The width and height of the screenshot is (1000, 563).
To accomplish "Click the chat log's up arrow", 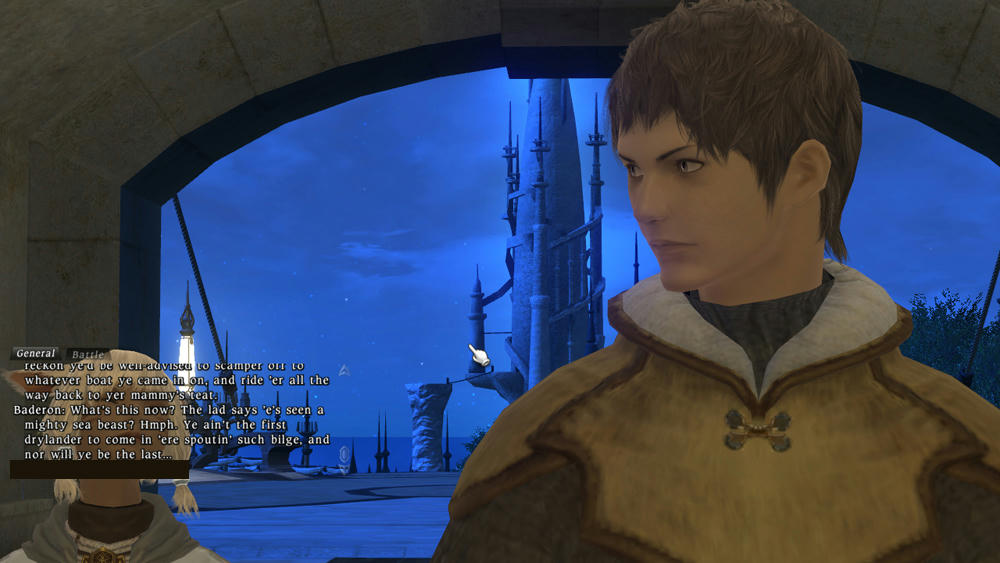I will pyautogui.click(x=344, y=370).
